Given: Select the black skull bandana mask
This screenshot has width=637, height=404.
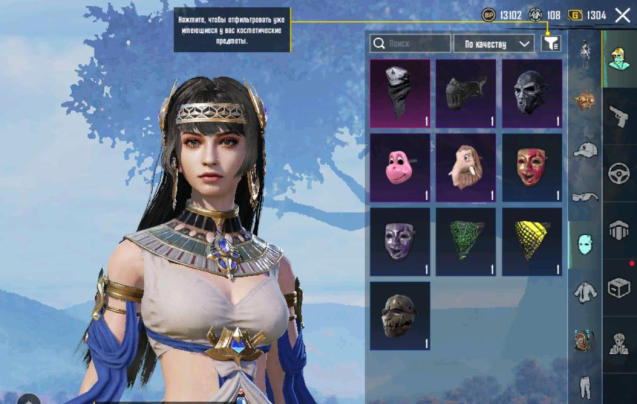Looking at the screenshot, I should [400, 94].
